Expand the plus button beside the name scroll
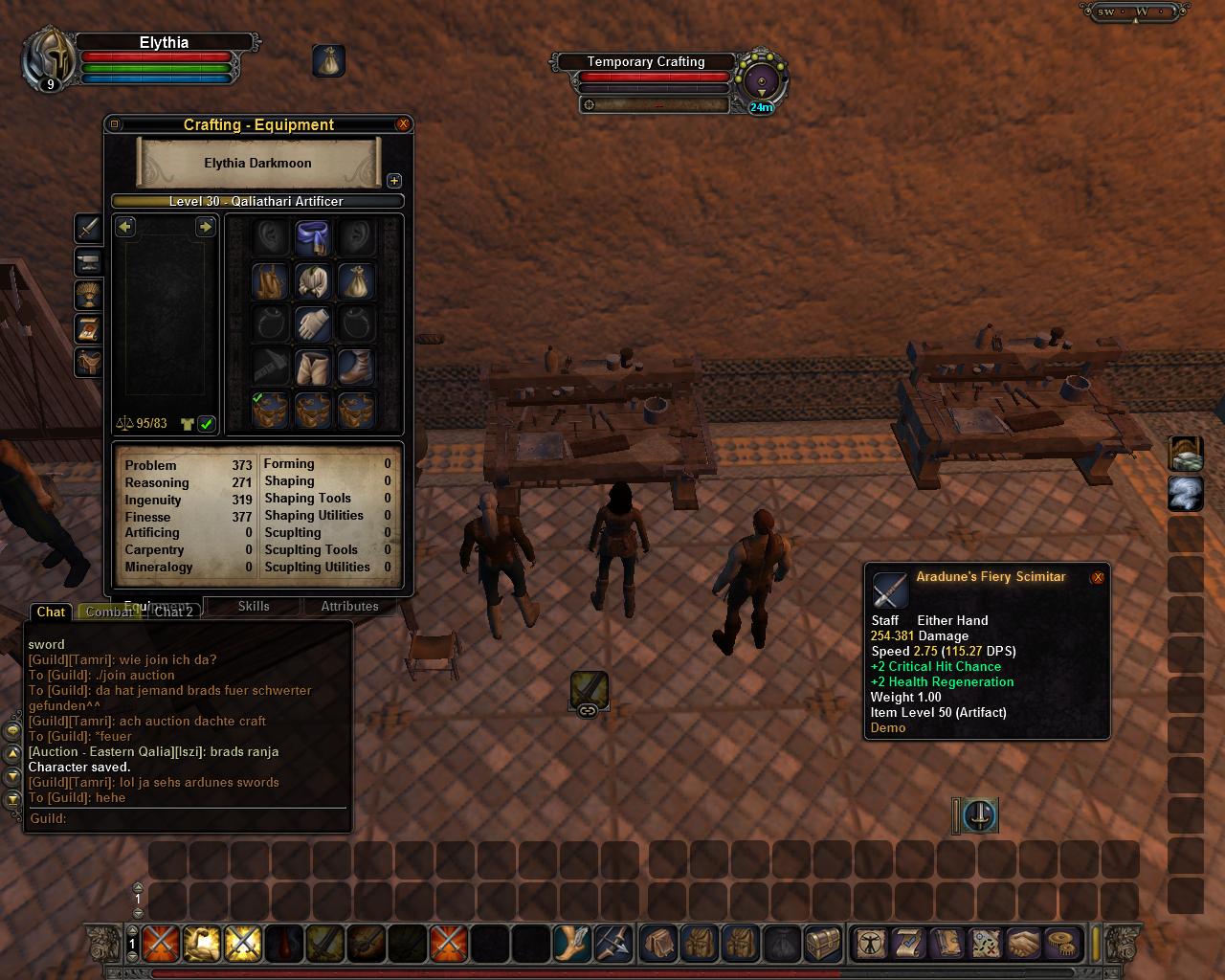 coord(393,181)
